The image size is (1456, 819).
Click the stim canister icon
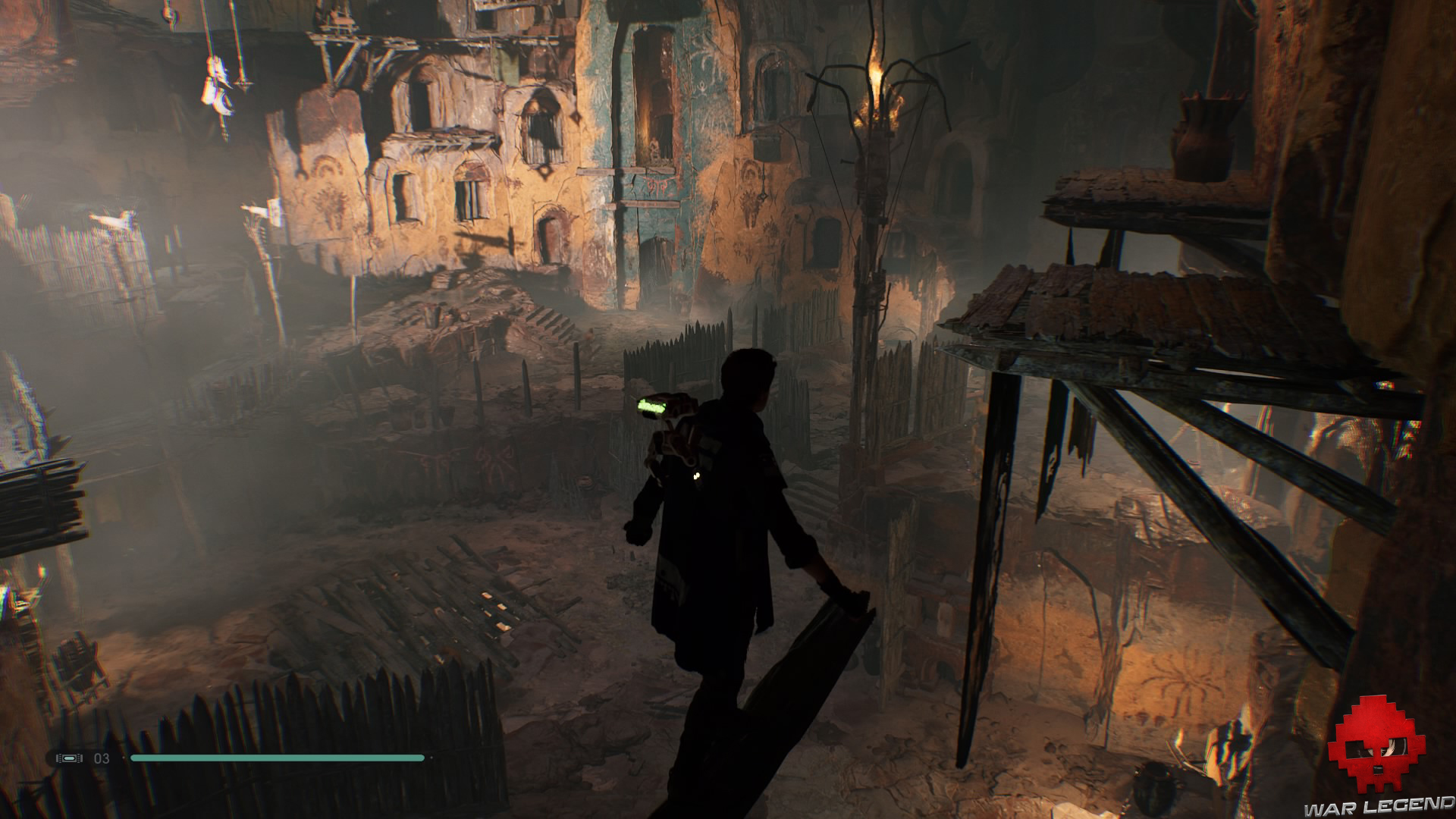coord(68,758)
